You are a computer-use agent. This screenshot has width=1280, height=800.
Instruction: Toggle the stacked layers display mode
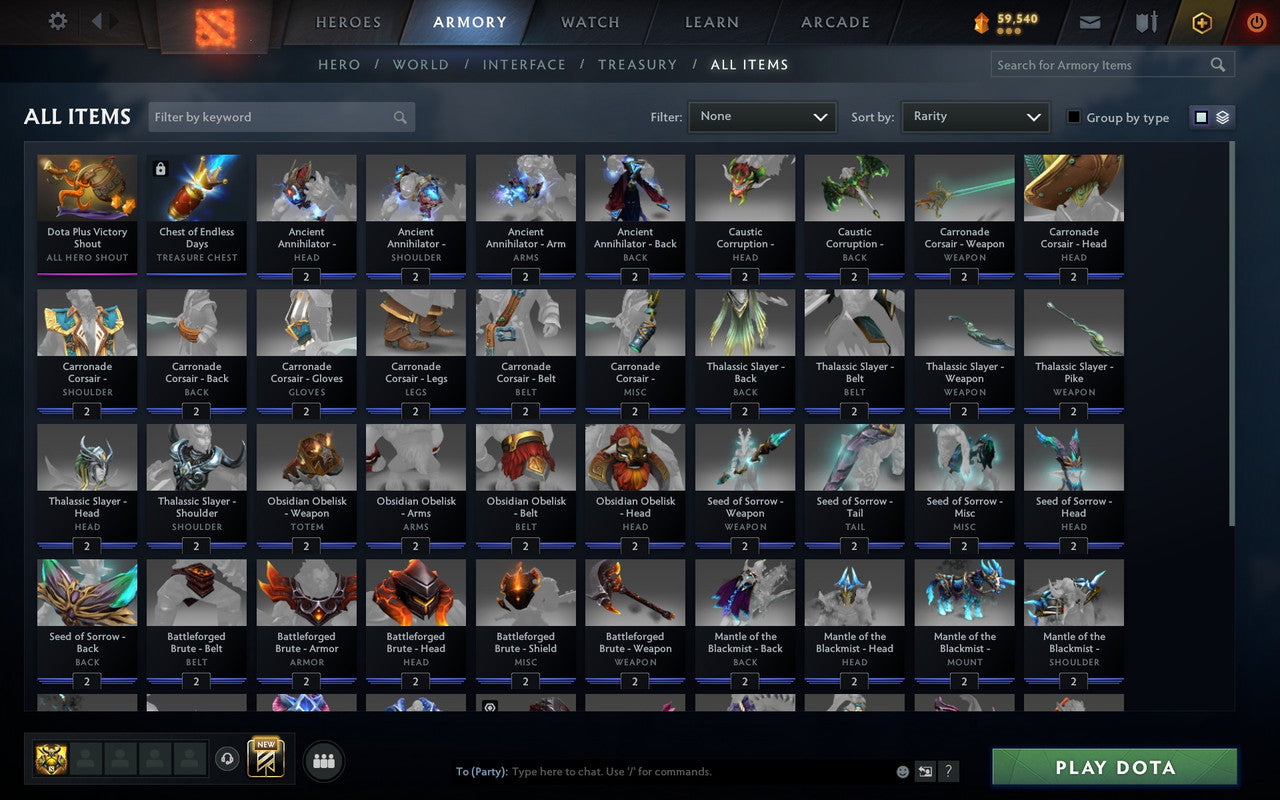point(1222,116)
